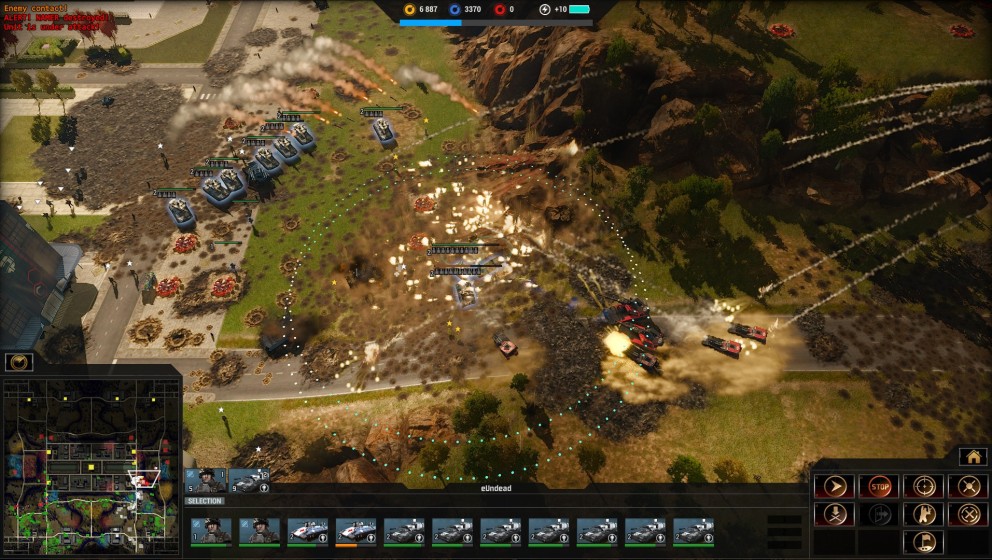
Task: Click the round emblem button above minimap
Action: pyautogui.click(x=18, y=362)
